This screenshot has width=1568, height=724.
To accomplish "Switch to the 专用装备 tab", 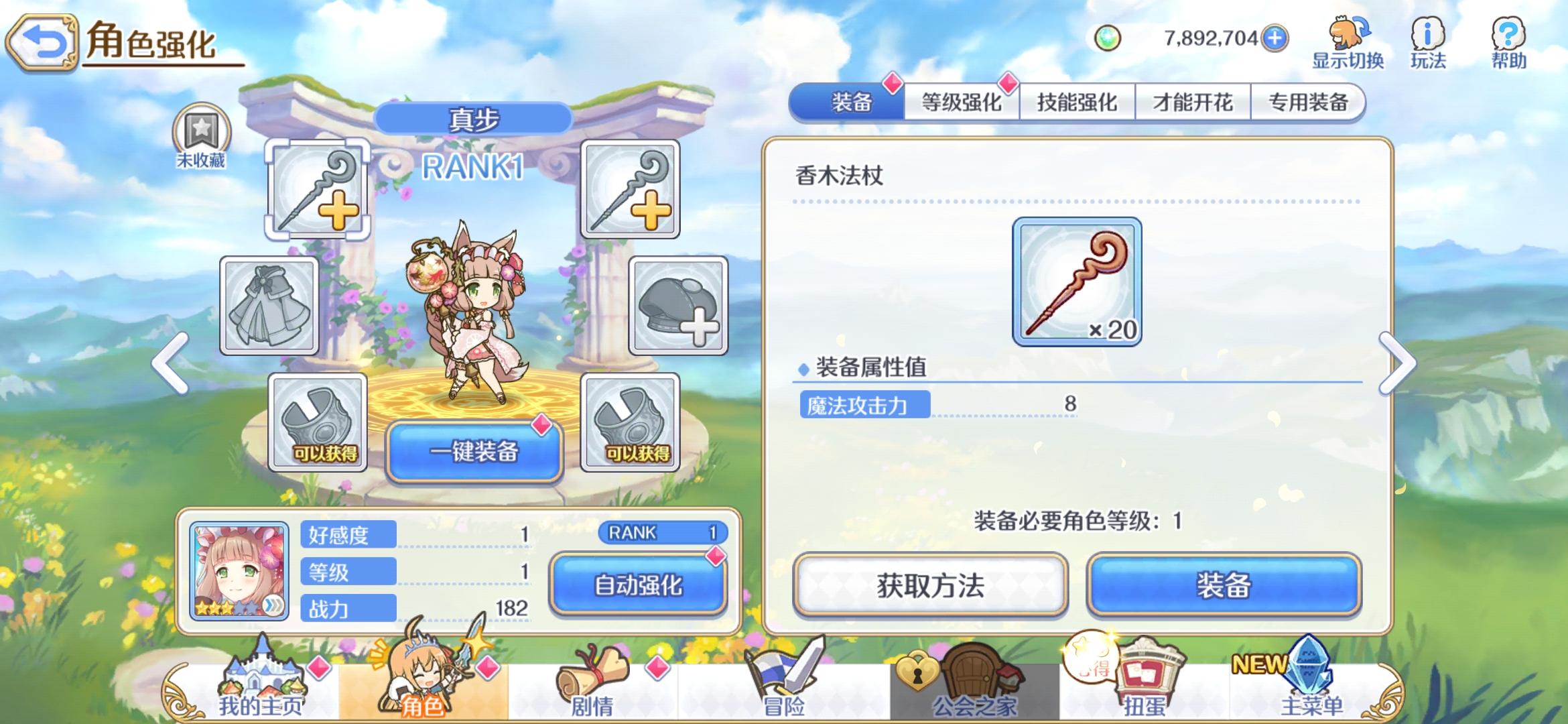I will [x=1307, y=102].
